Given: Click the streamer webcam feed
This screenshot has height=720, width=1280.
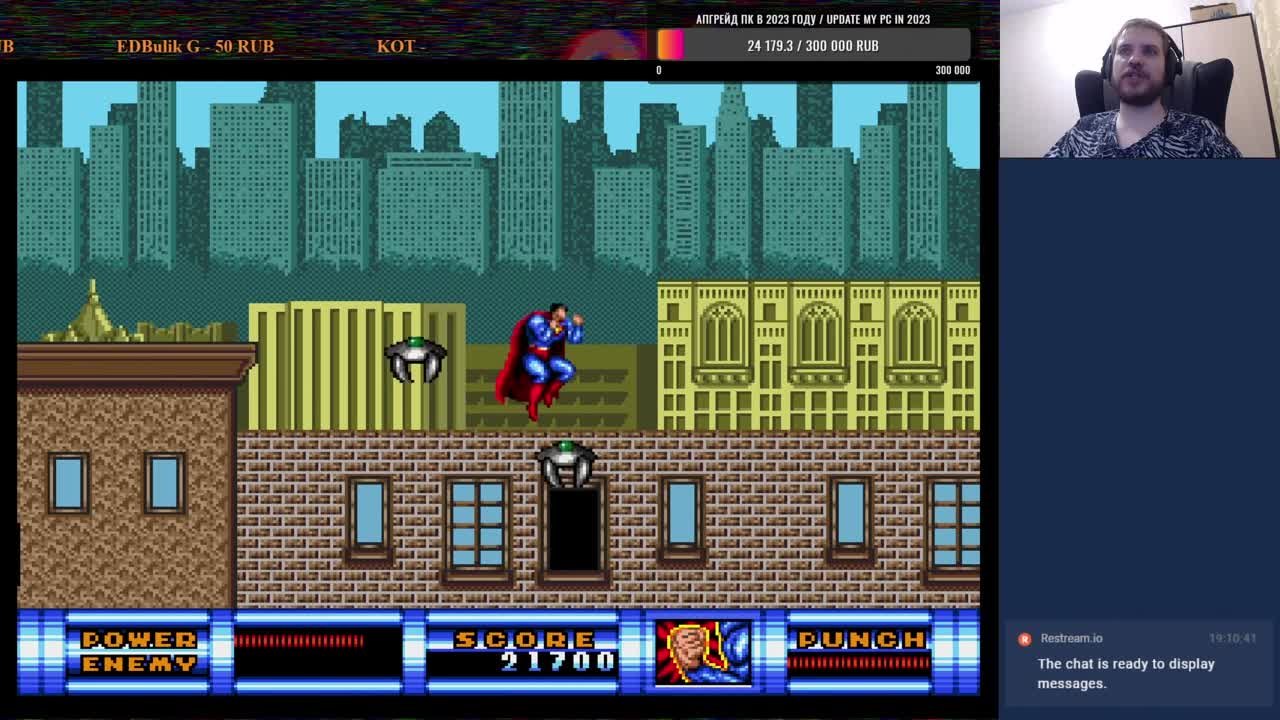Looking at the screenshot, I should pos(1139,79).
